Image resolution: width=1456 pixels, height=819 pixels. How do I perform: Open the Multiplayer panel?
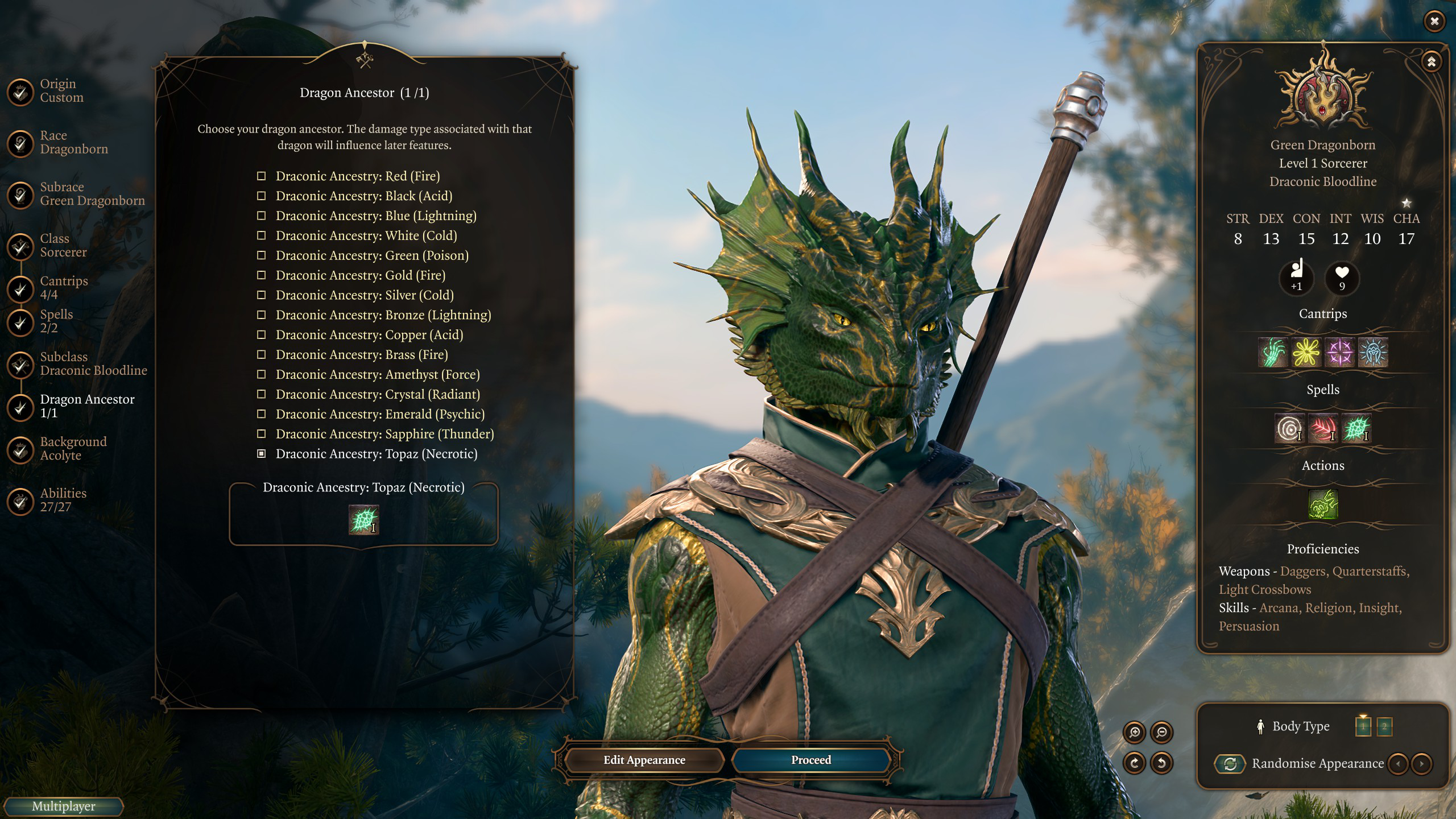click(63, 806)
